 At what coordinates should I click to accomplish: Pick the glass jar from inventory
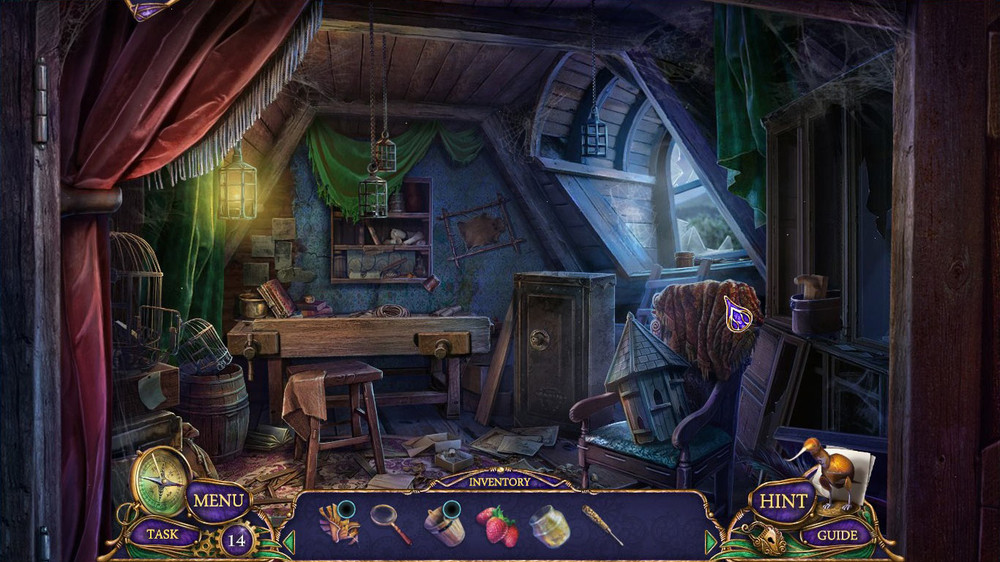(x=549, y=525)
